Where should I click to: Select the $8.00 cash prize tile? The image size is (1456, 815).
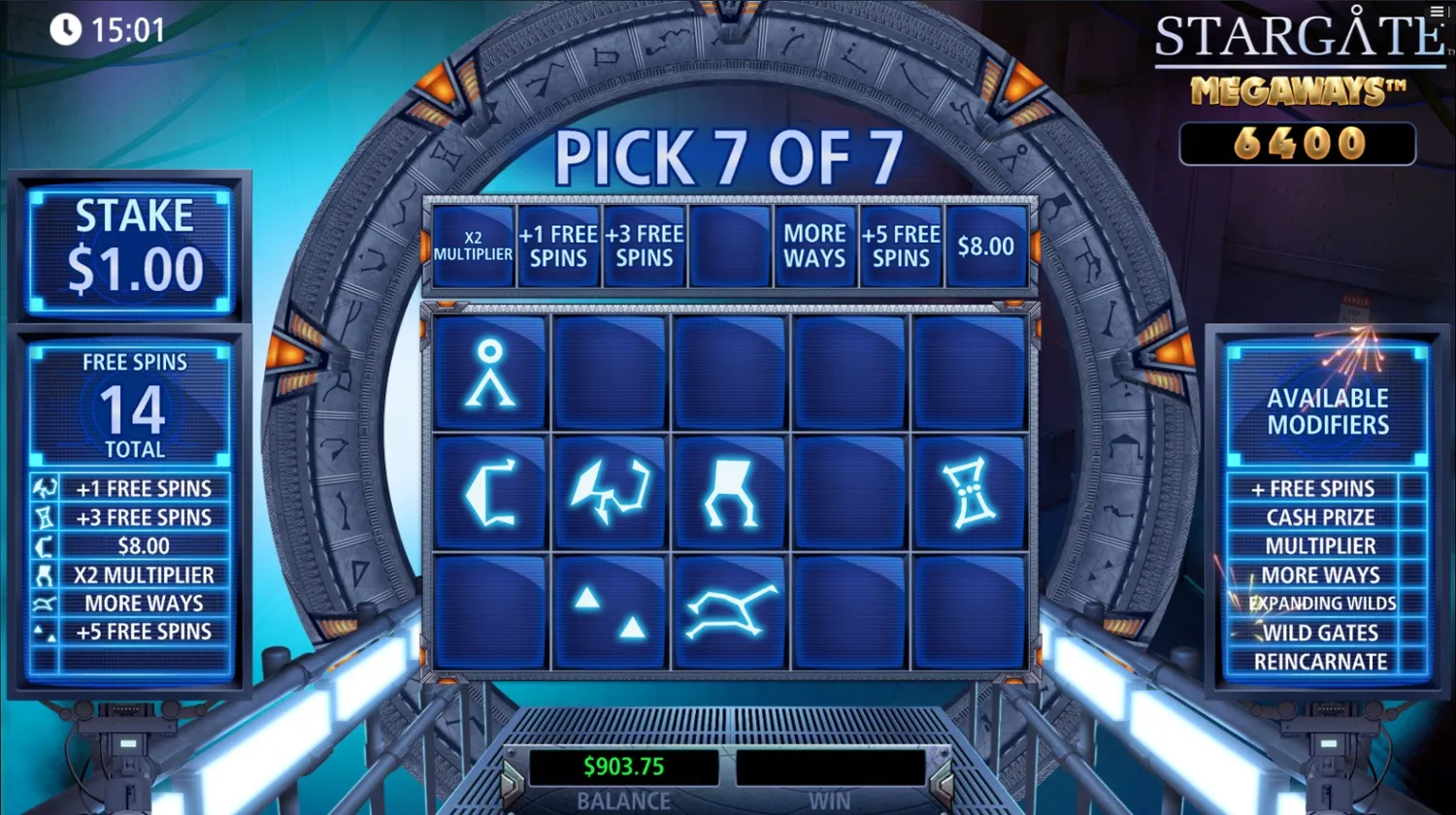(x=987, y=245)
